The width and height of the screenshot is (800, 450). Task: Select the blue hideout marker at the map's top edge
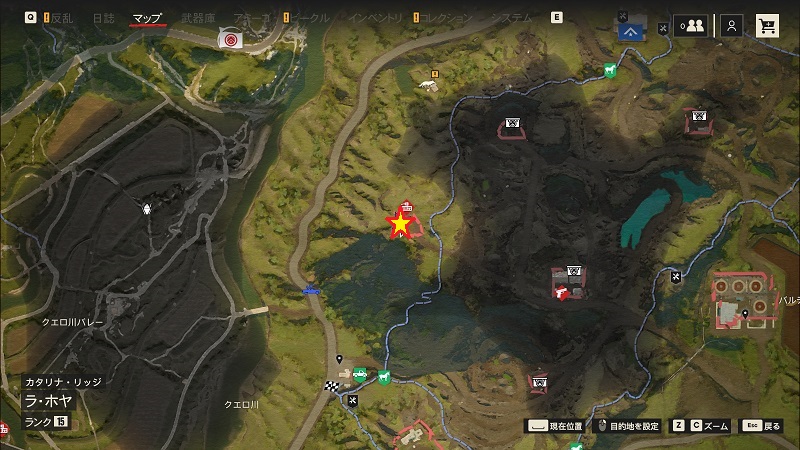tap(628, 29)
